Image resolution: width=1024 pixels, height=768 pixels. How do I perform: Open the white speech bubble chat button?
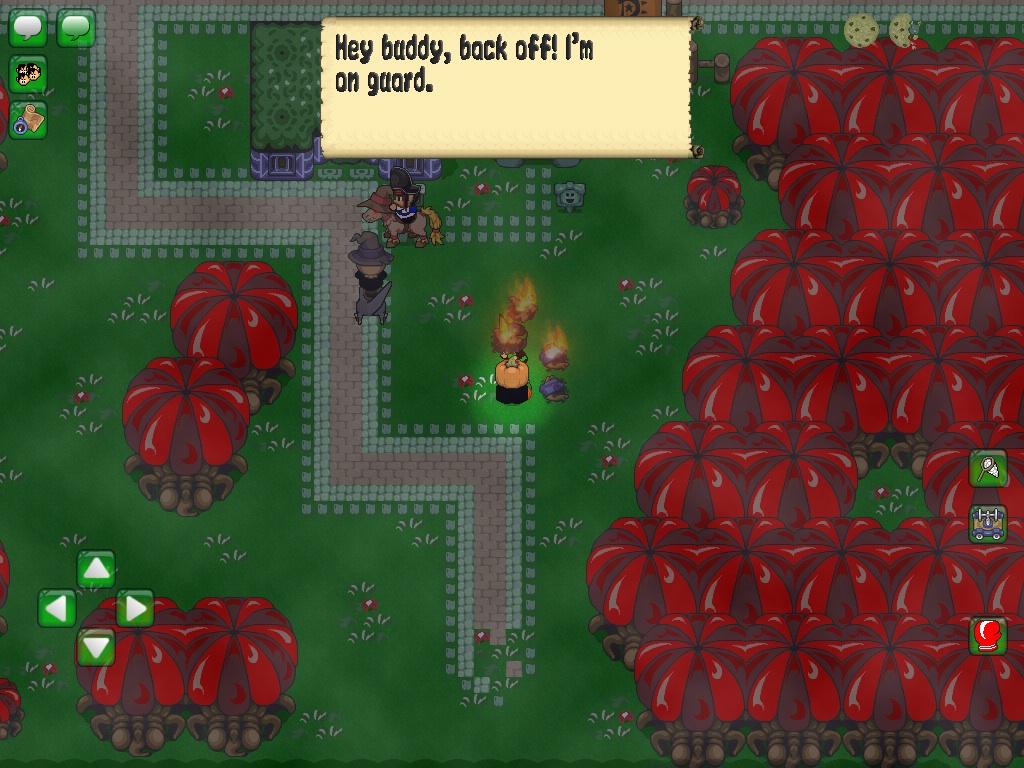28,28
